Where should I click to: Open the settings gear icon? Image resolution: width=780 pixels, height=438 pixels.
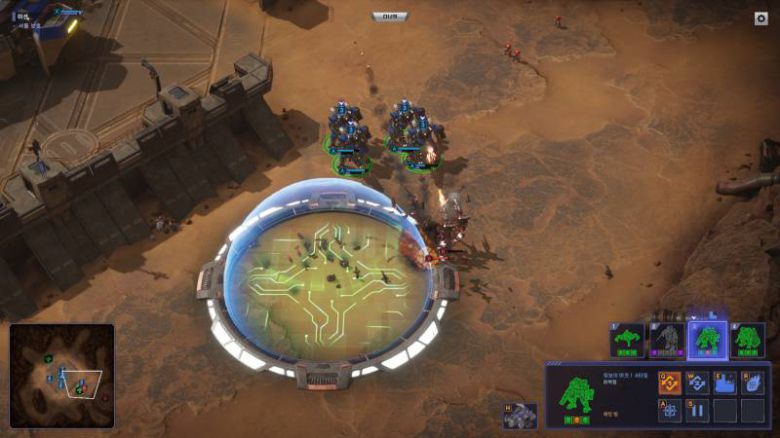761,18
